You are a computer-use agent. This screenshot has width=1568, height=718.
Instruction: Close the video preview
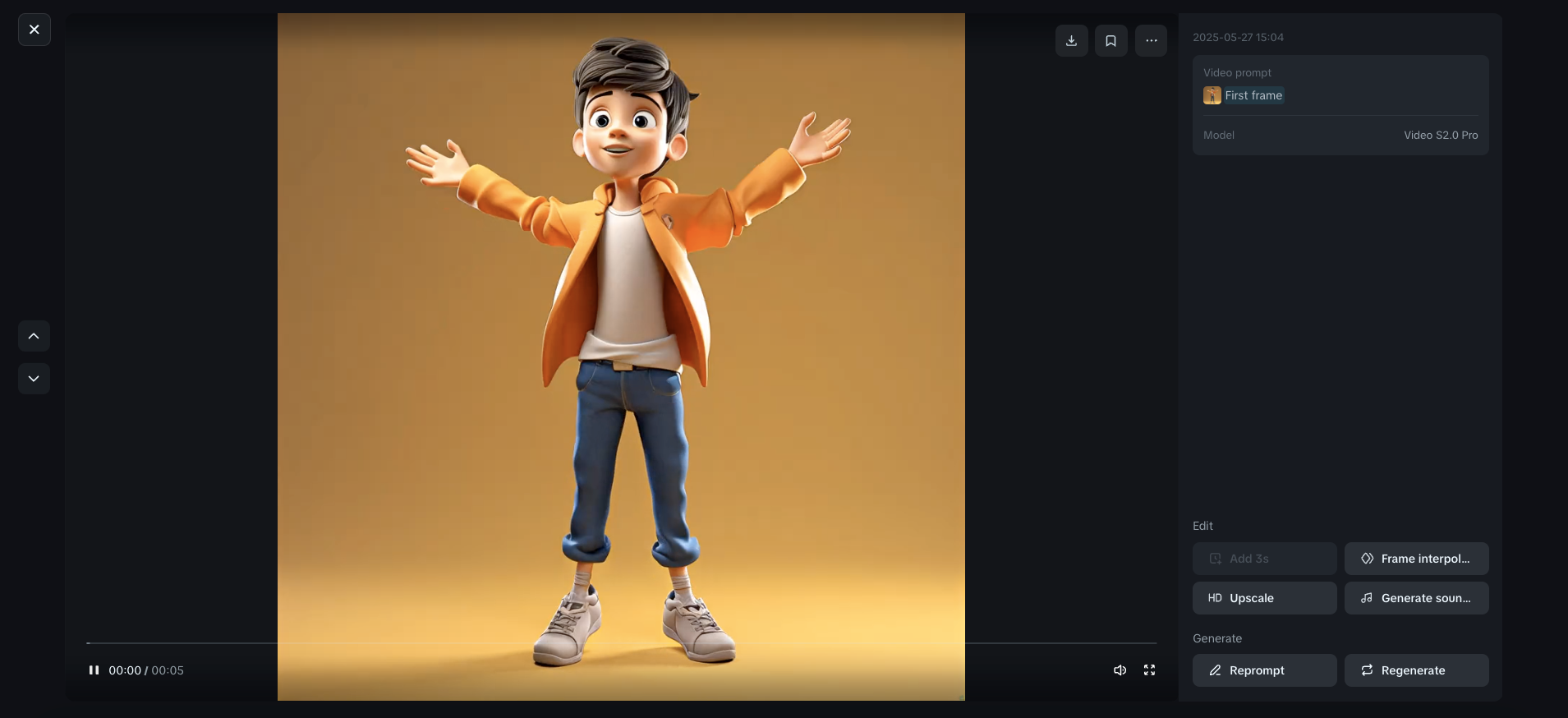(x=34, y=29)
